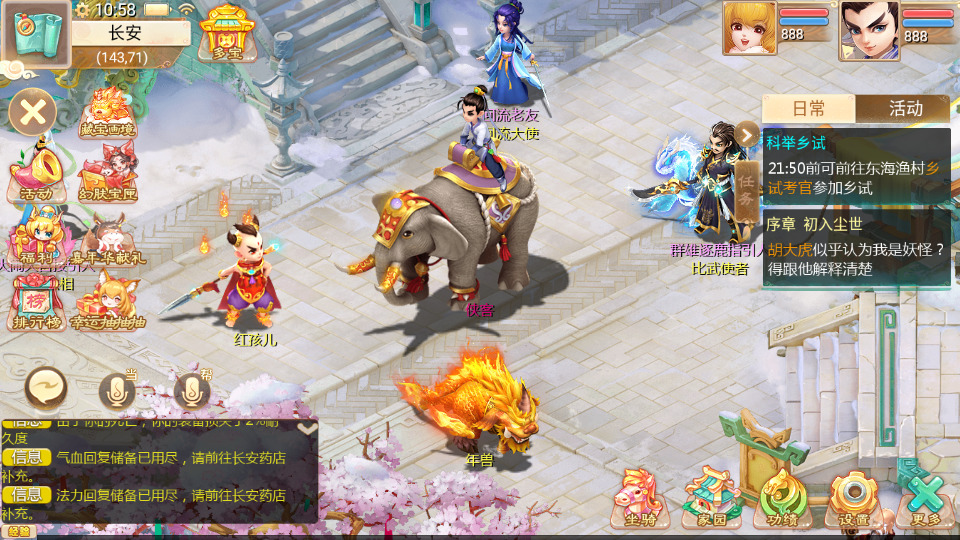
Task: Open 幸运抽抽抽 lucky draw
Action: [108, 302]
